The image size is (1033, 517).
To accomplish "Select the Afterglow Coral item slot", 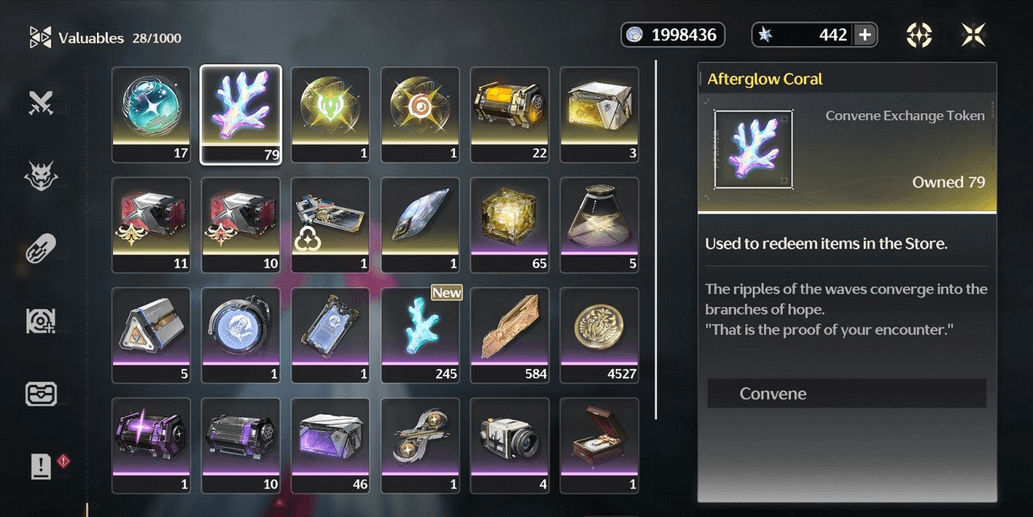I will point(241,113).
